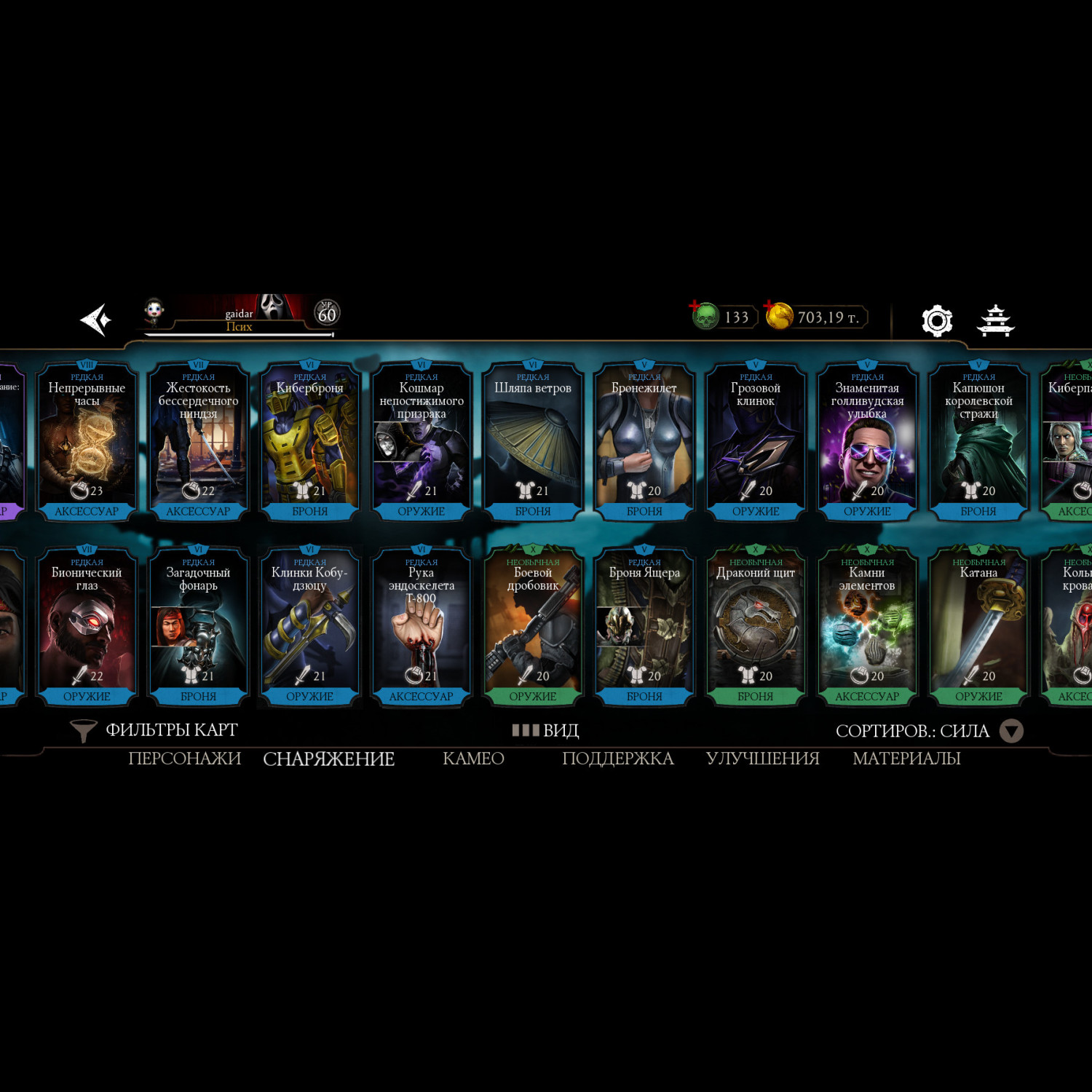Screen dimensions: 1092x1092
Task: Open the gaidar player profile banner
Action: pyautogui.click(x=240, y=316)
